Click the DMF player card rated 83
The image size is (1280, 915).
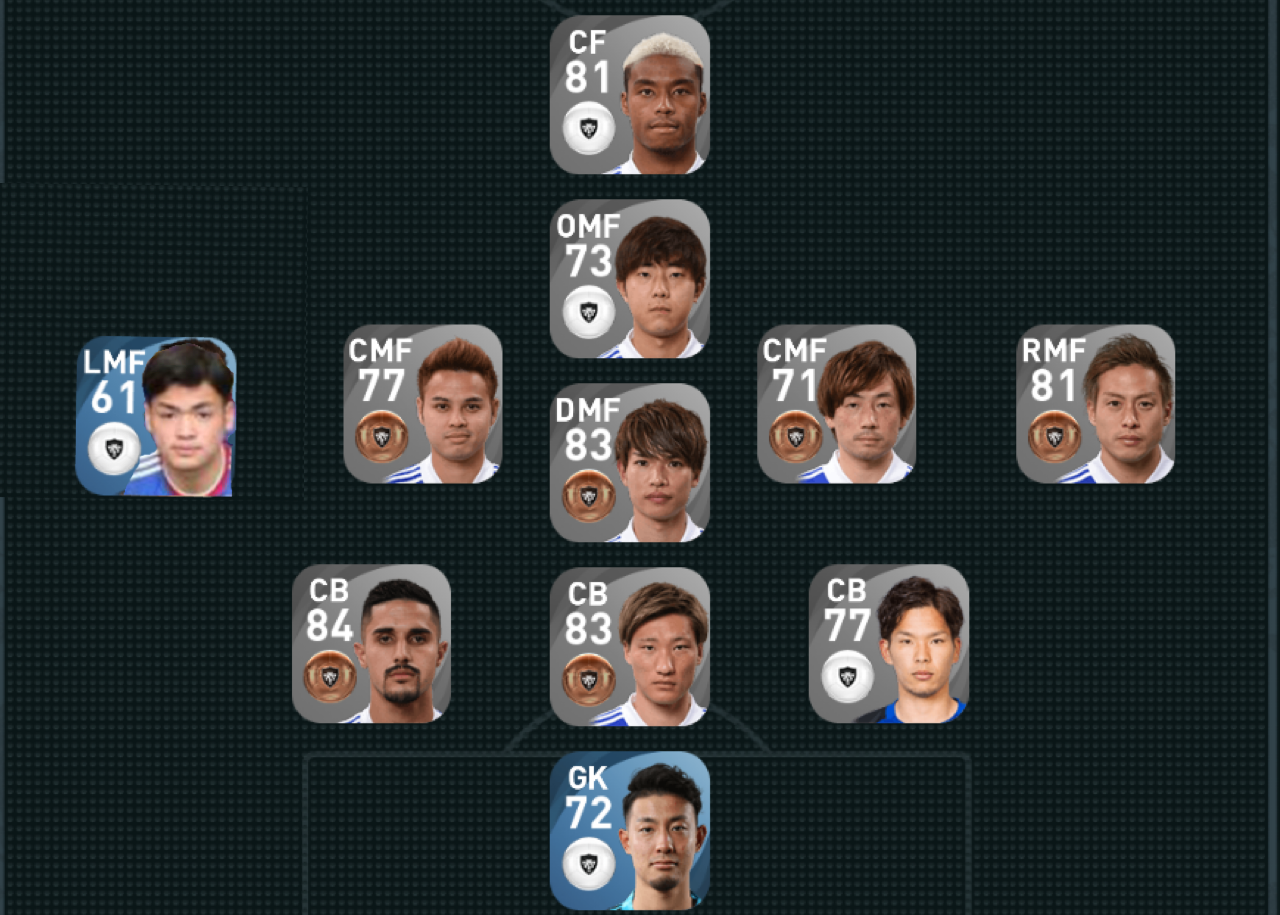coord(630,463)
